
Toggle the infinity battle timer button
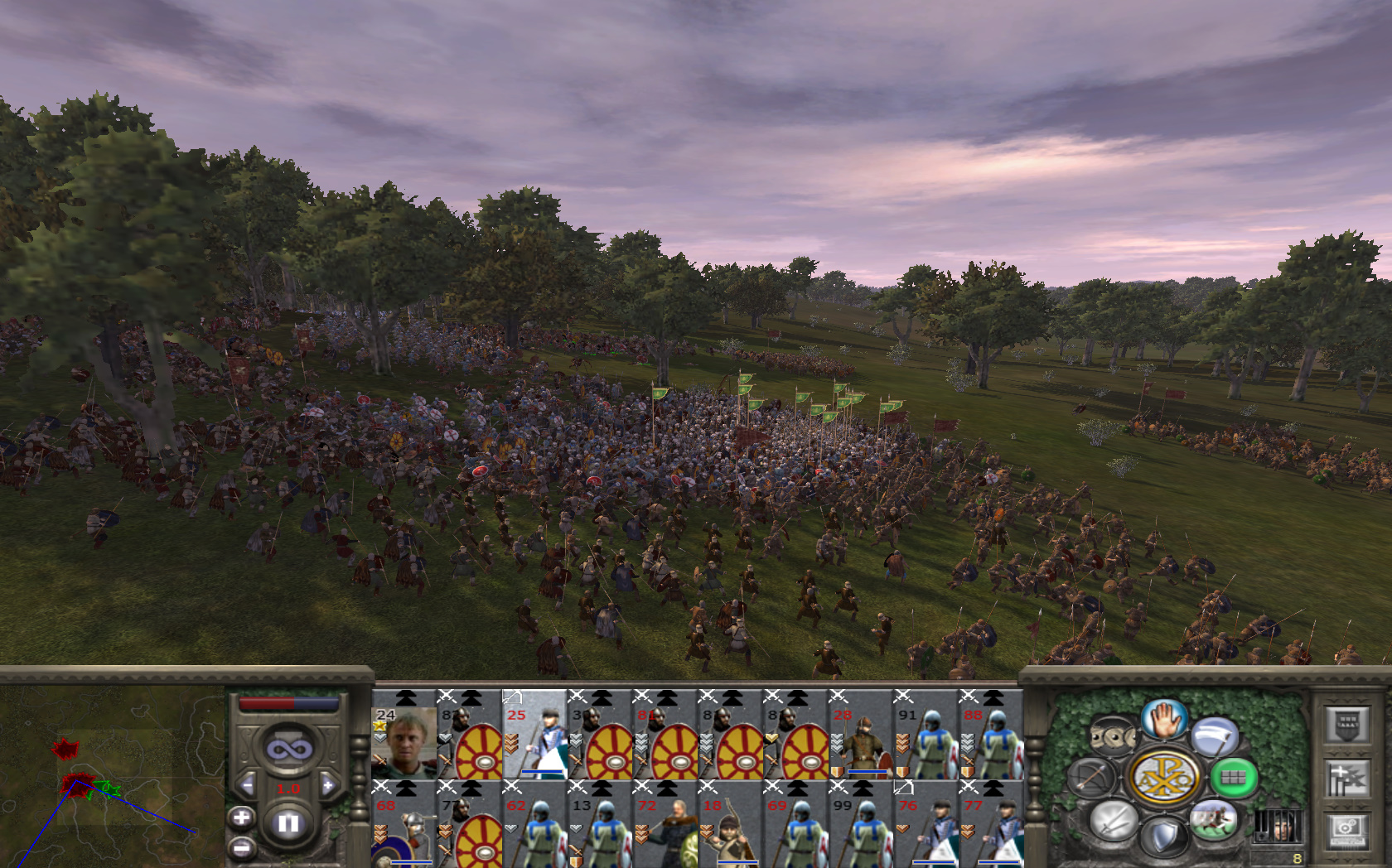tap(288, 749)
